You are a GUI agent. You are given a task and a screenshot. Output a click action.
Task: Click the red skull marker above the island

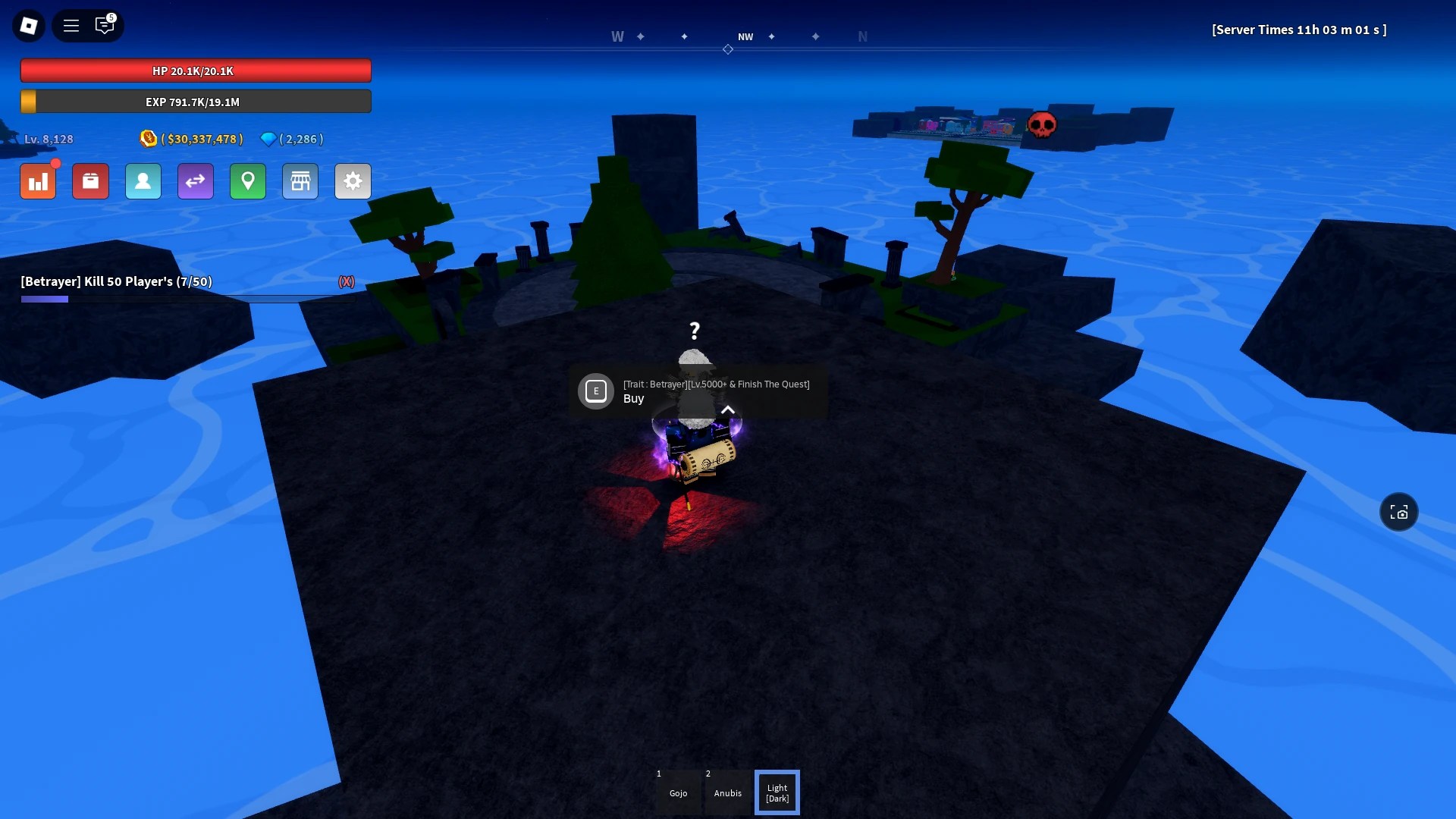click(1044, 125)
